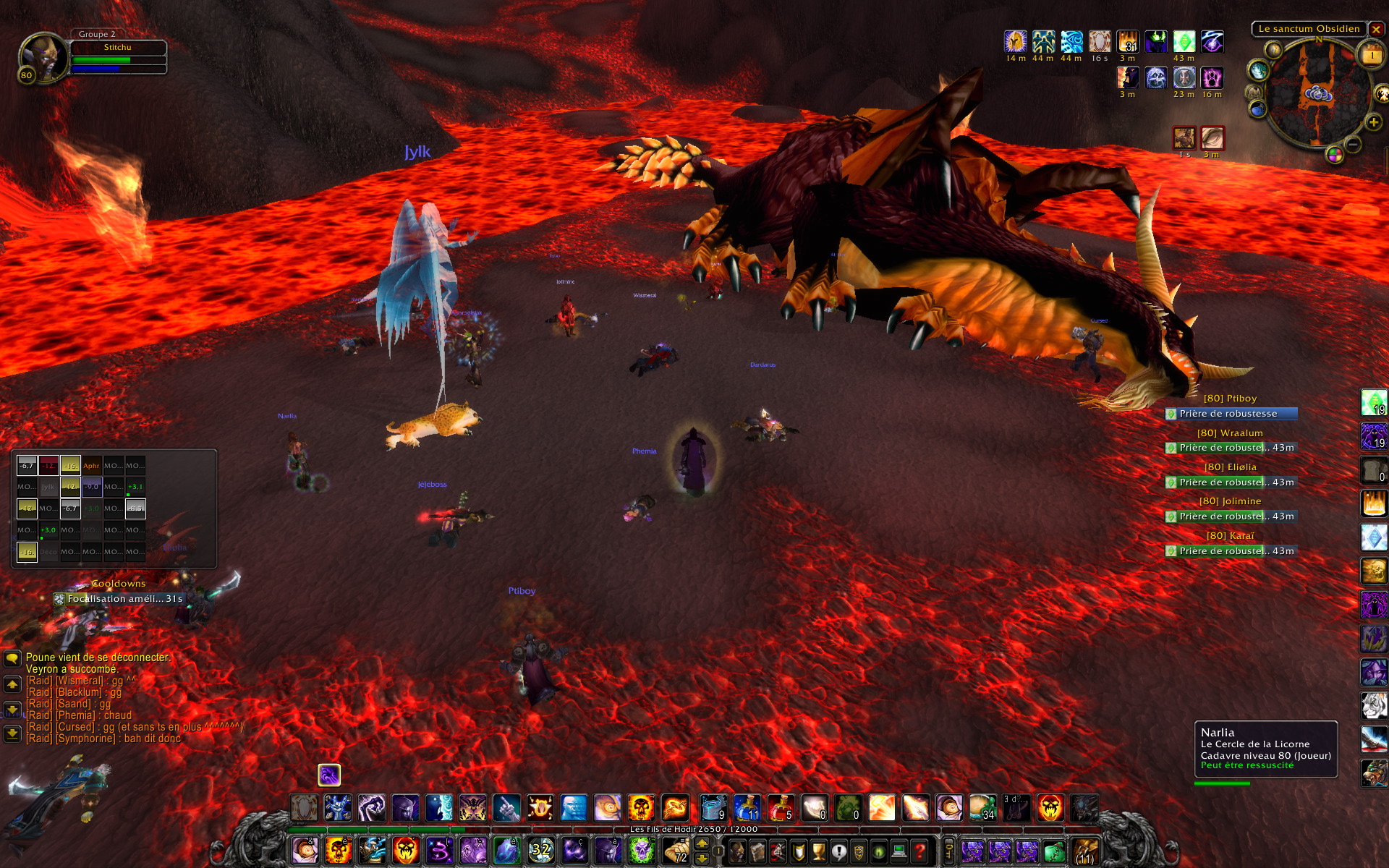Select the Stitchu player portrait
The width and height of the screenshot is (1389, 868).
click(x=43, y=56)
